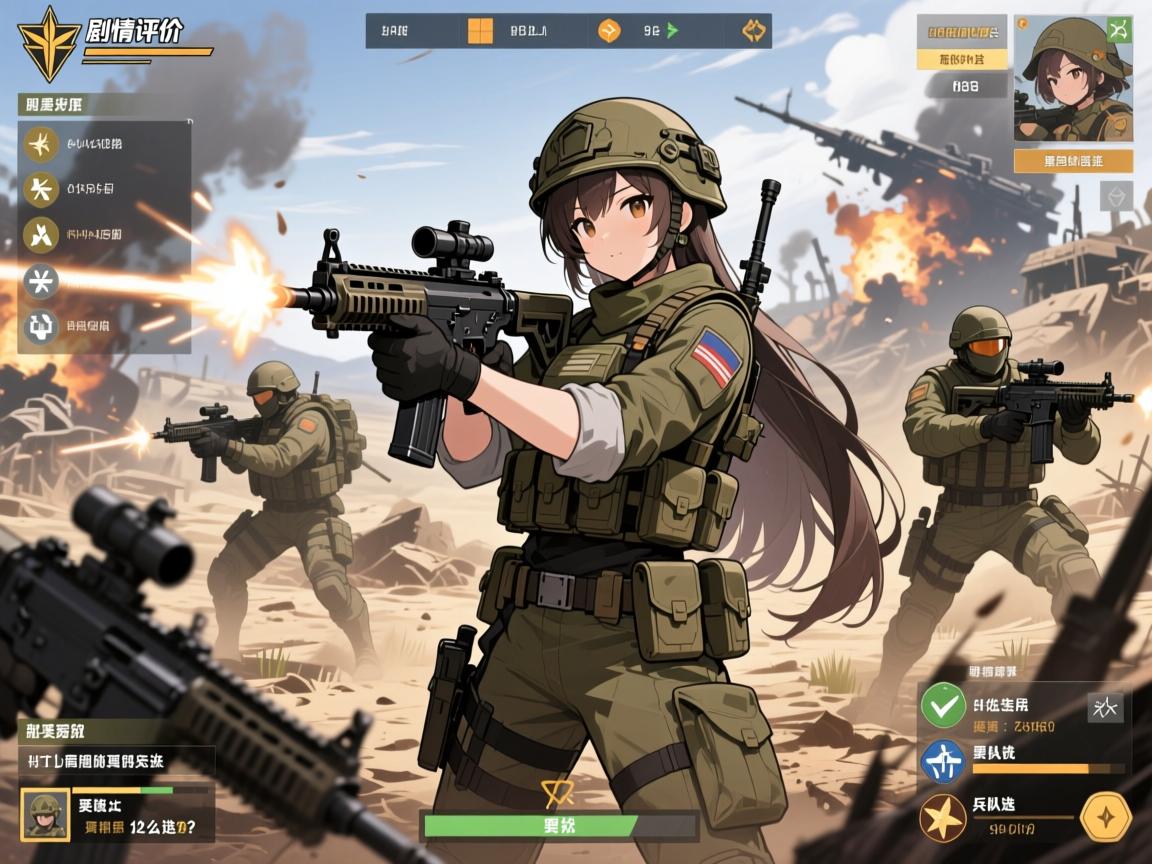Open the helmeted girl character portrait

point(1073,78)
